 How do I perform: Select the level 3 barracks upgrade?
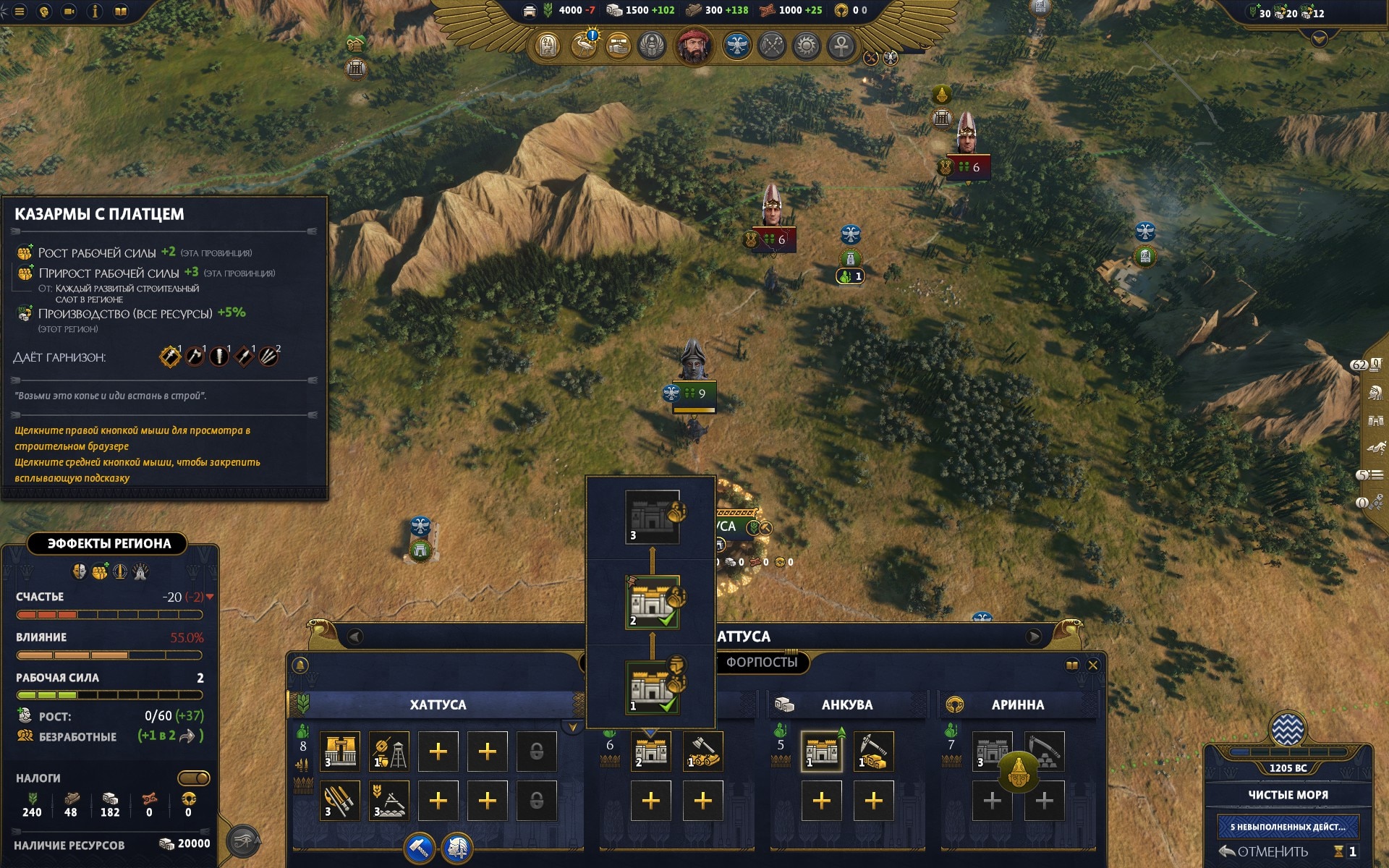click(653, 517)
